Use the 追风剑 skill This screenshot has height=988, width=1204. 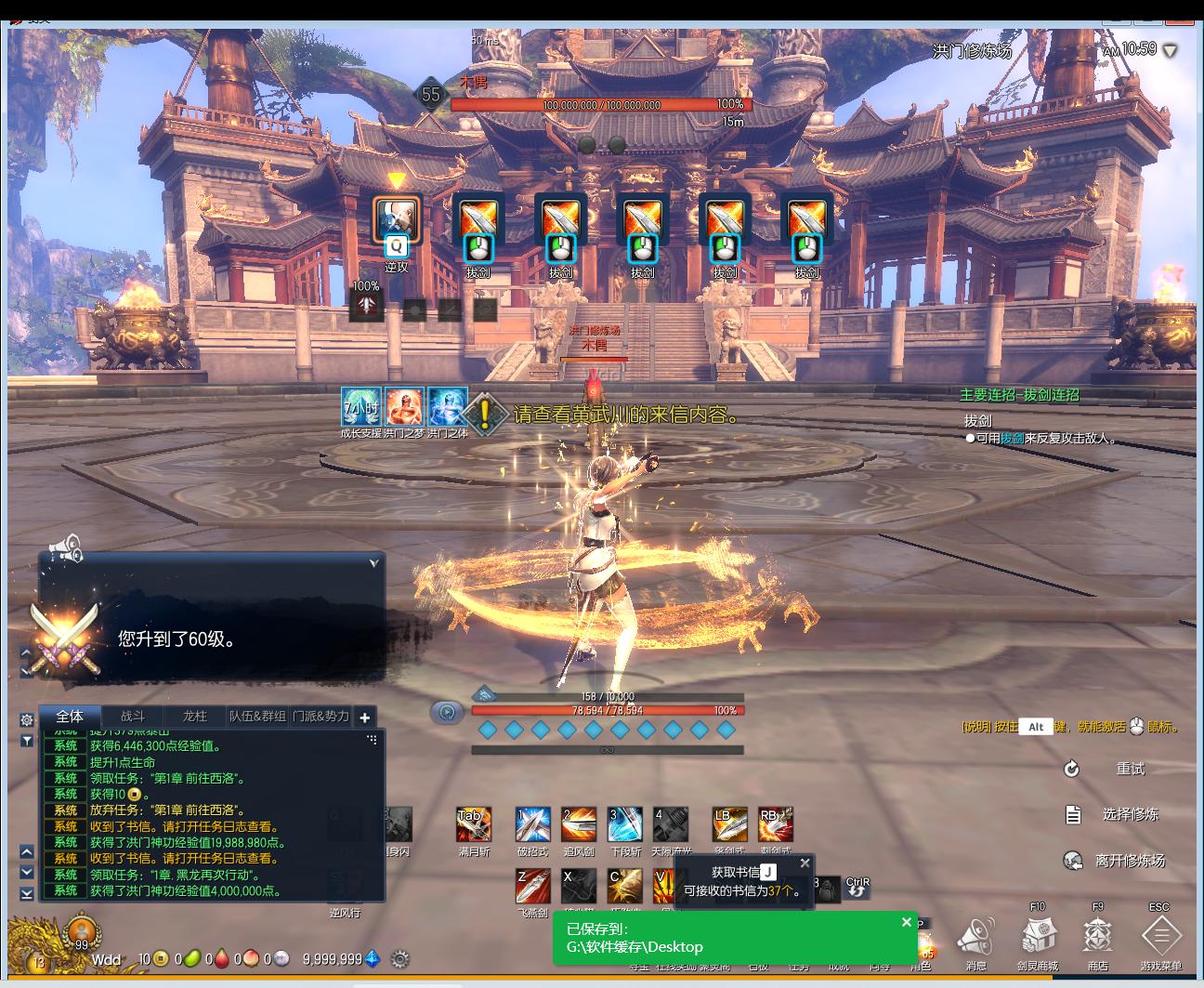[x=578, y=824]
